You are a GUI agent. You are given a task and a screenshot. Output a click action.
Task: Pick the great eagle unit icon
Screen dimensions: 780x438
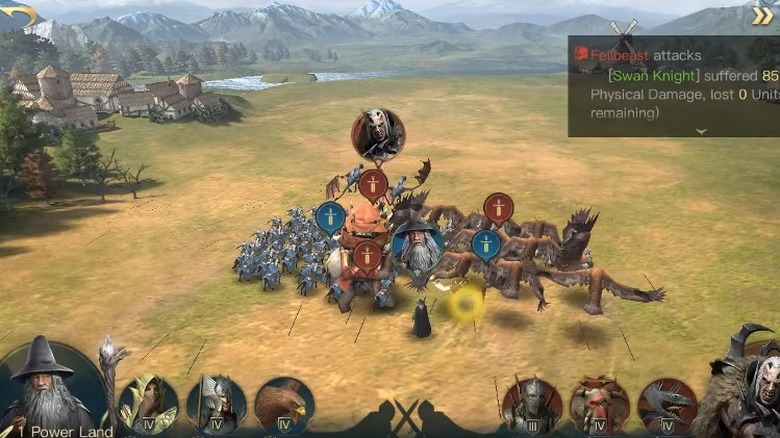coord(284,403)
